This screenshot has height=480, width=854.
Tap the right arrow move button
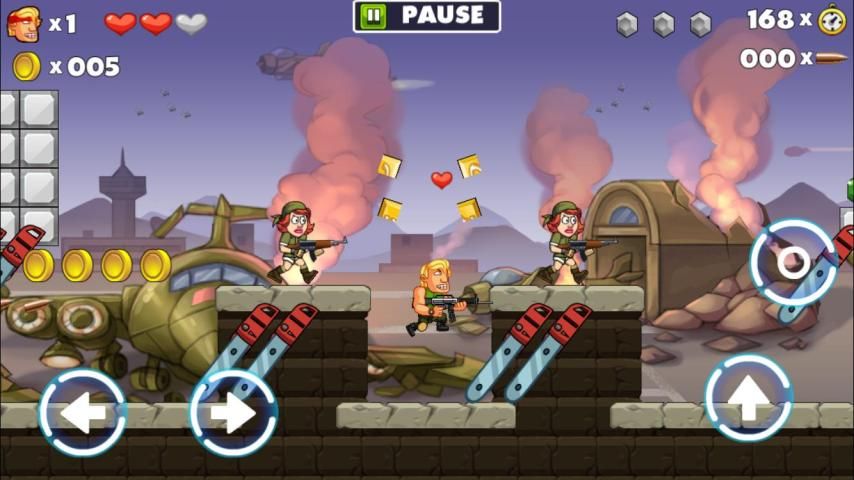click(x=233, y=412)
